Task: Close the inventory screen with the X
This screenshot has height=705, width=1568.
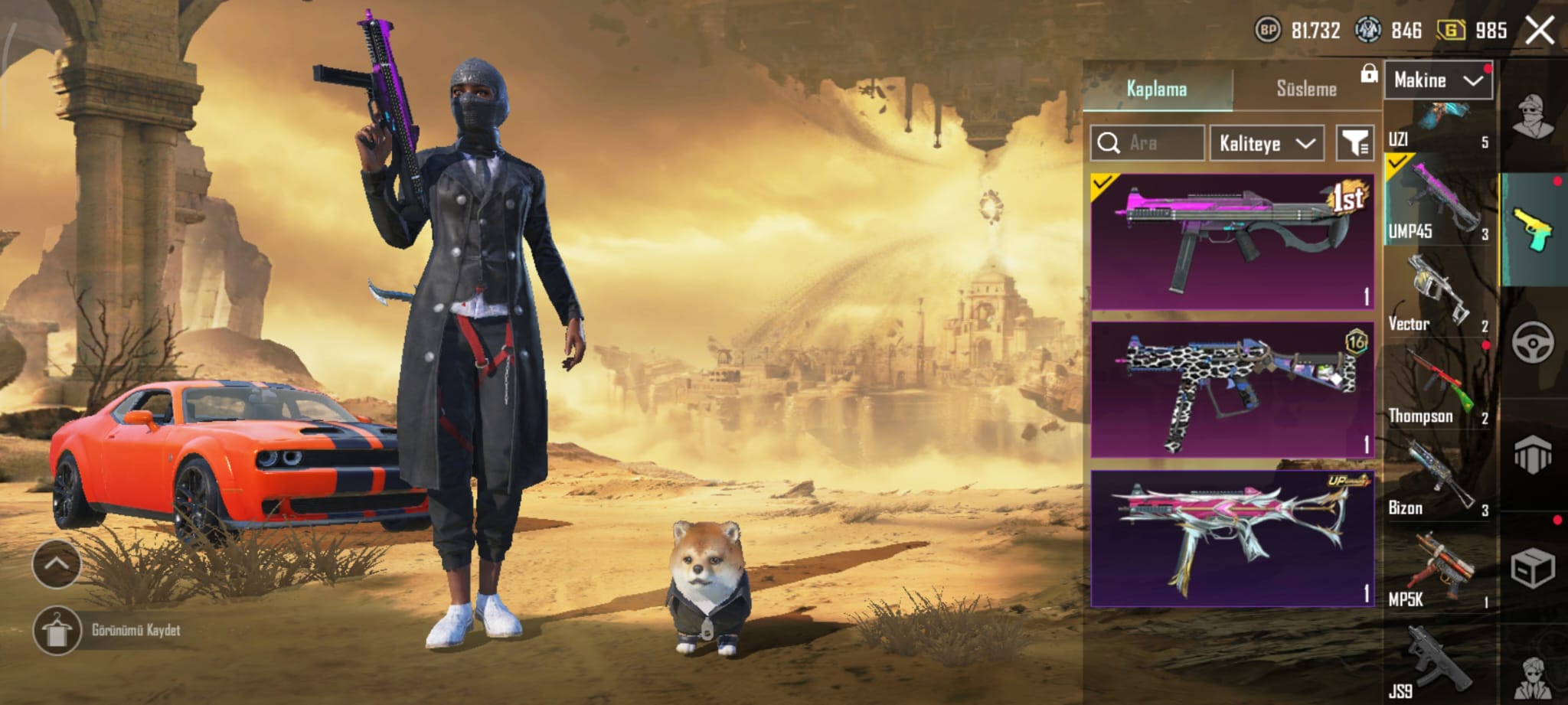Action: click(x=1539, y=31)
